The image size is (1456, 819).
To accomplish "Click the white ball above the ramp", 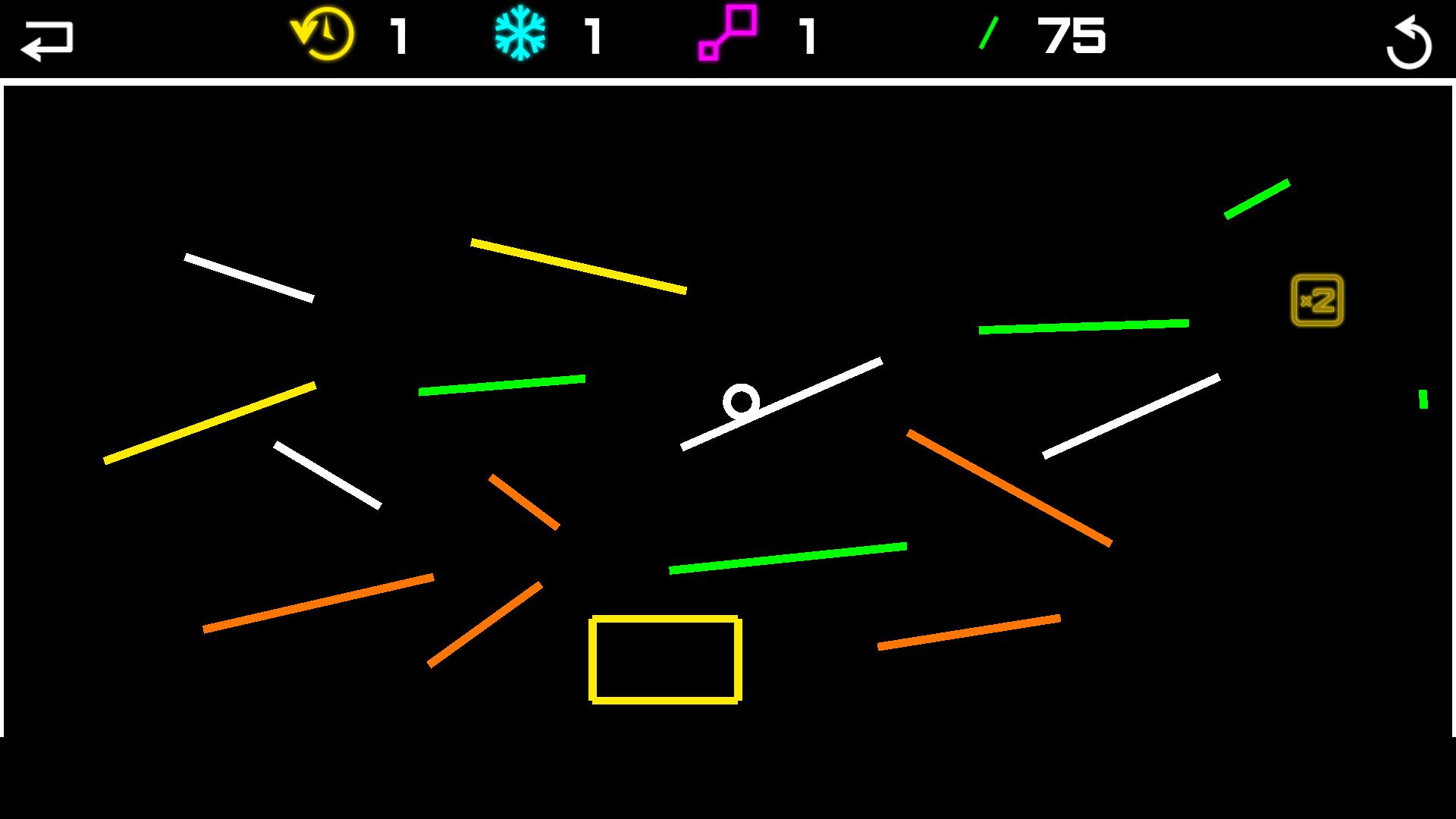I will tap(742, 403).
